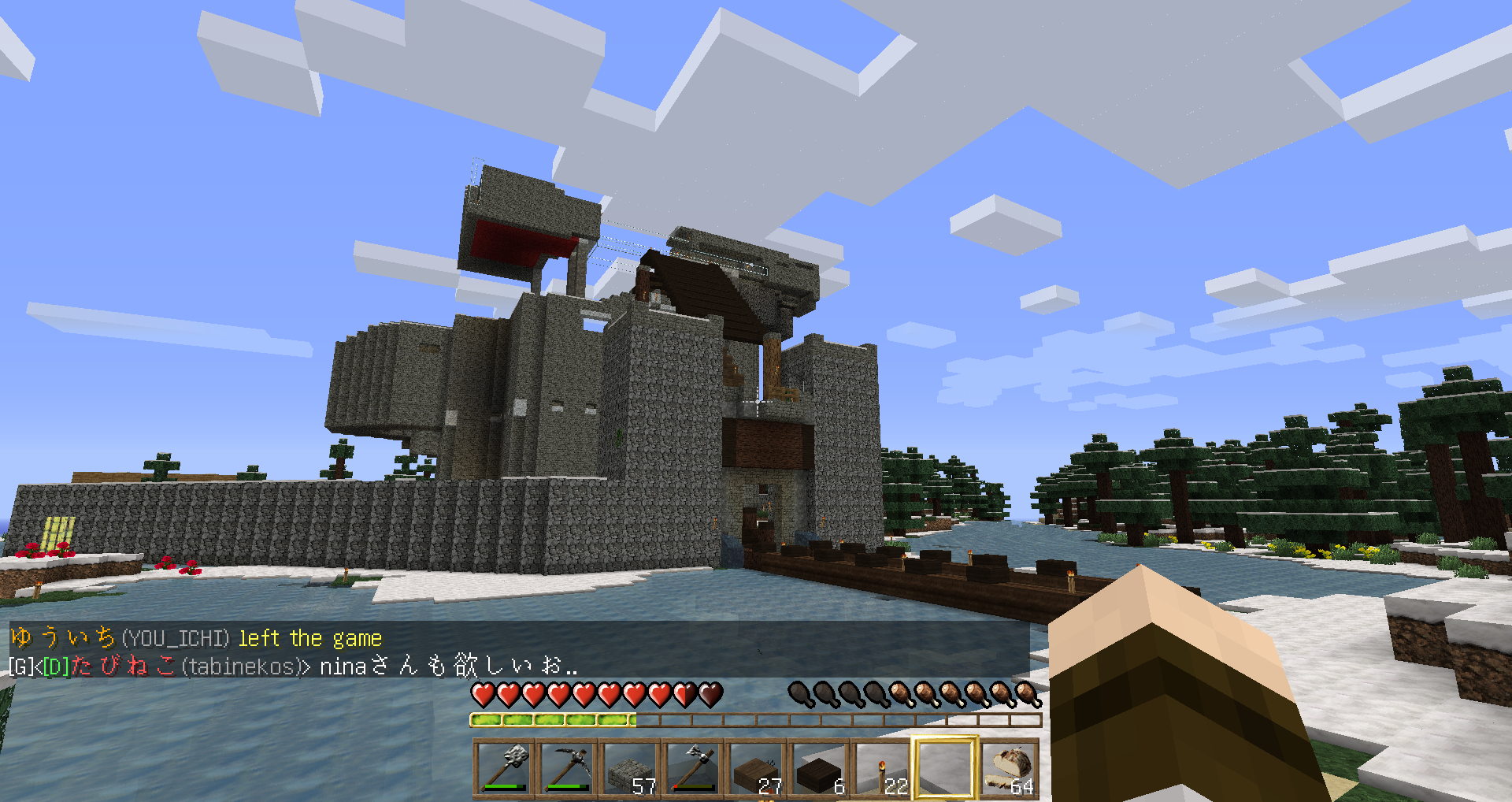Choose the torch stack of 22

click(x=883, y=768)
